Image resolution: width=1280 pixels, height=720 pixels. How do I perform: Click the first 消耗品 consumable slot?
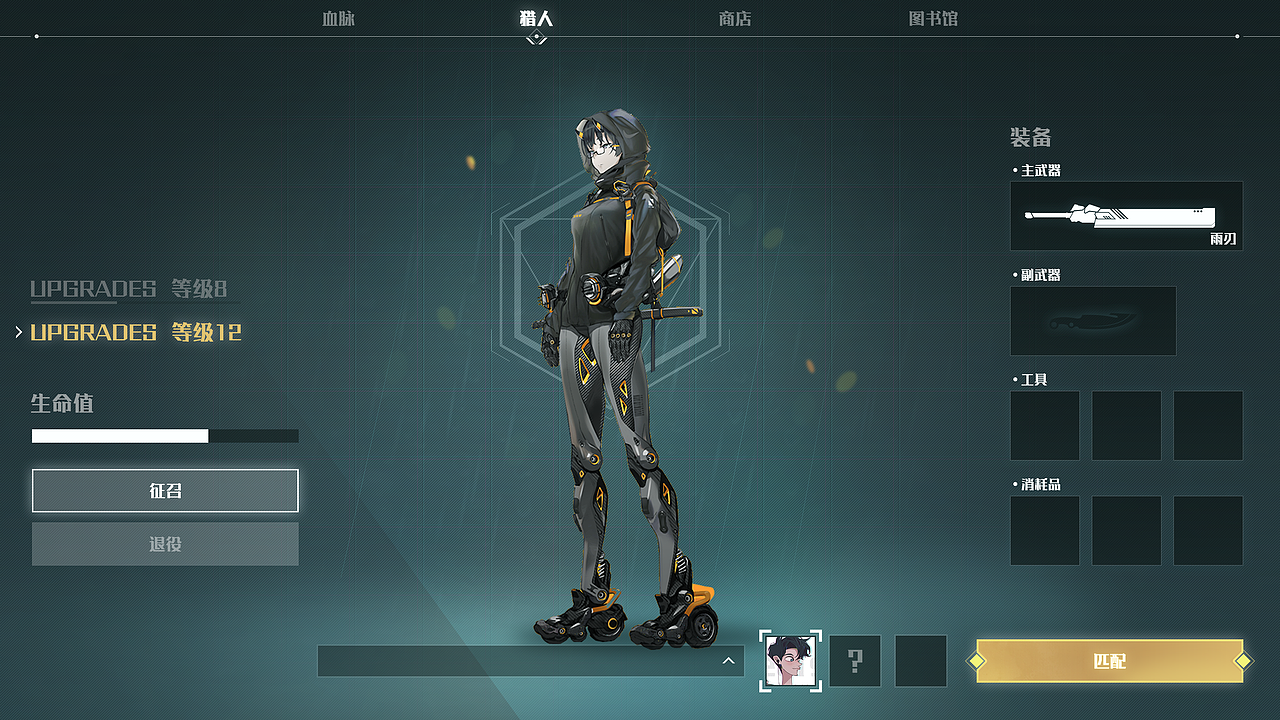point(1044,530)
